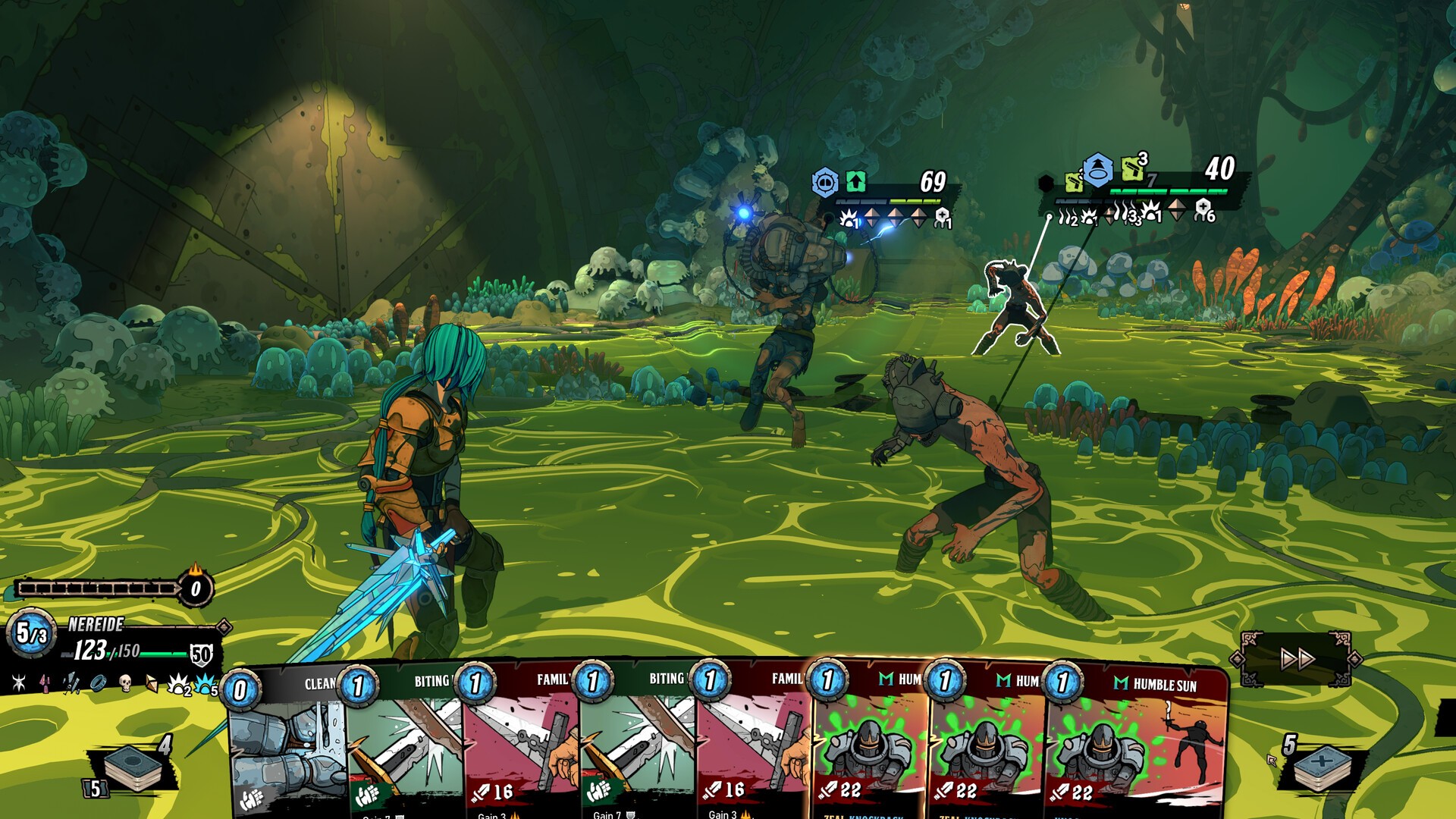The width and height of the screenshot is (1456, 819).
Task: Inspect the broken blade shards relic icon
Action: point(71,683)
